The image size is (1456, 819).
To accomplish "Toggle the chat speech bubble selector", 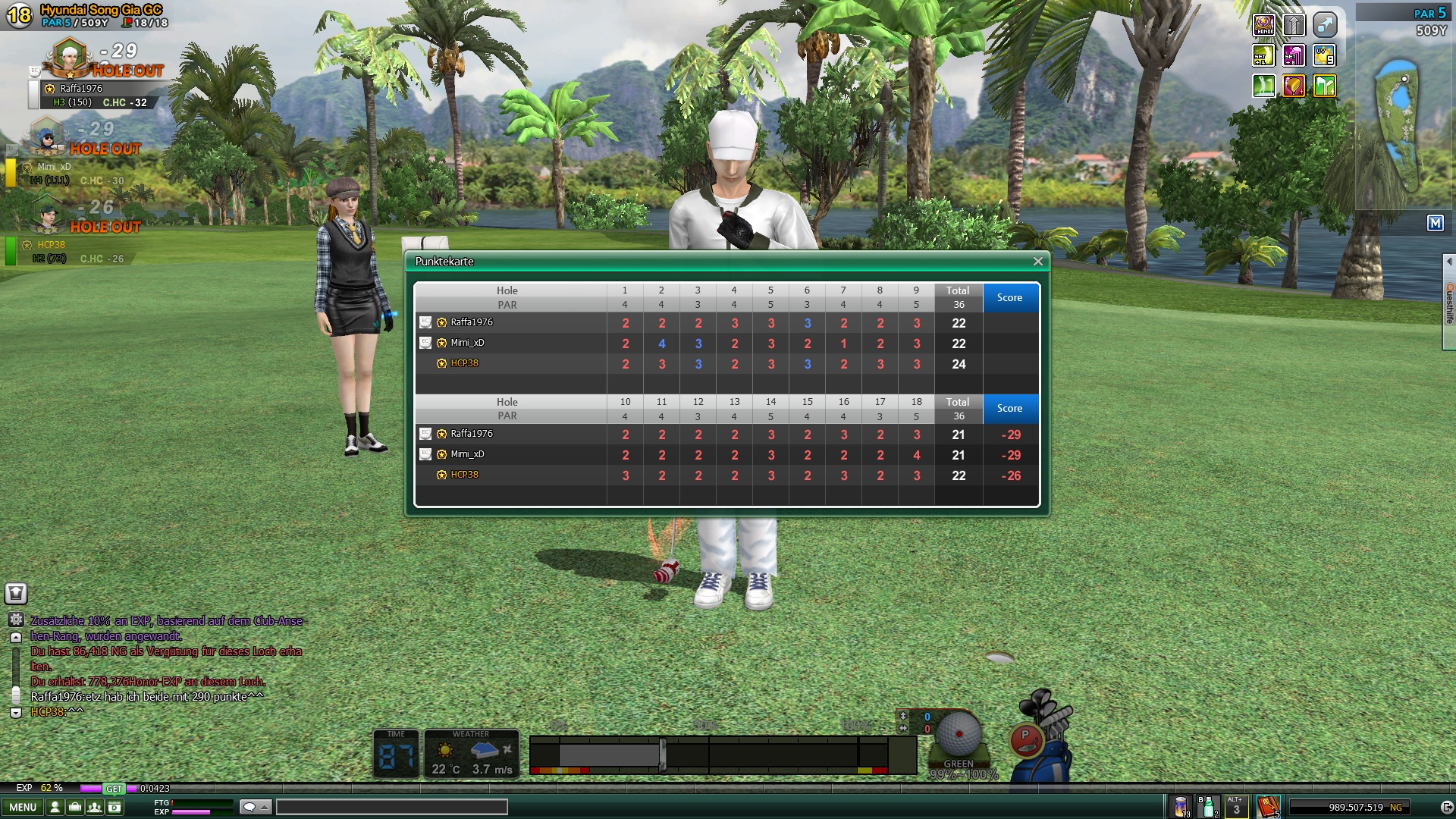I will coord(255,807).
